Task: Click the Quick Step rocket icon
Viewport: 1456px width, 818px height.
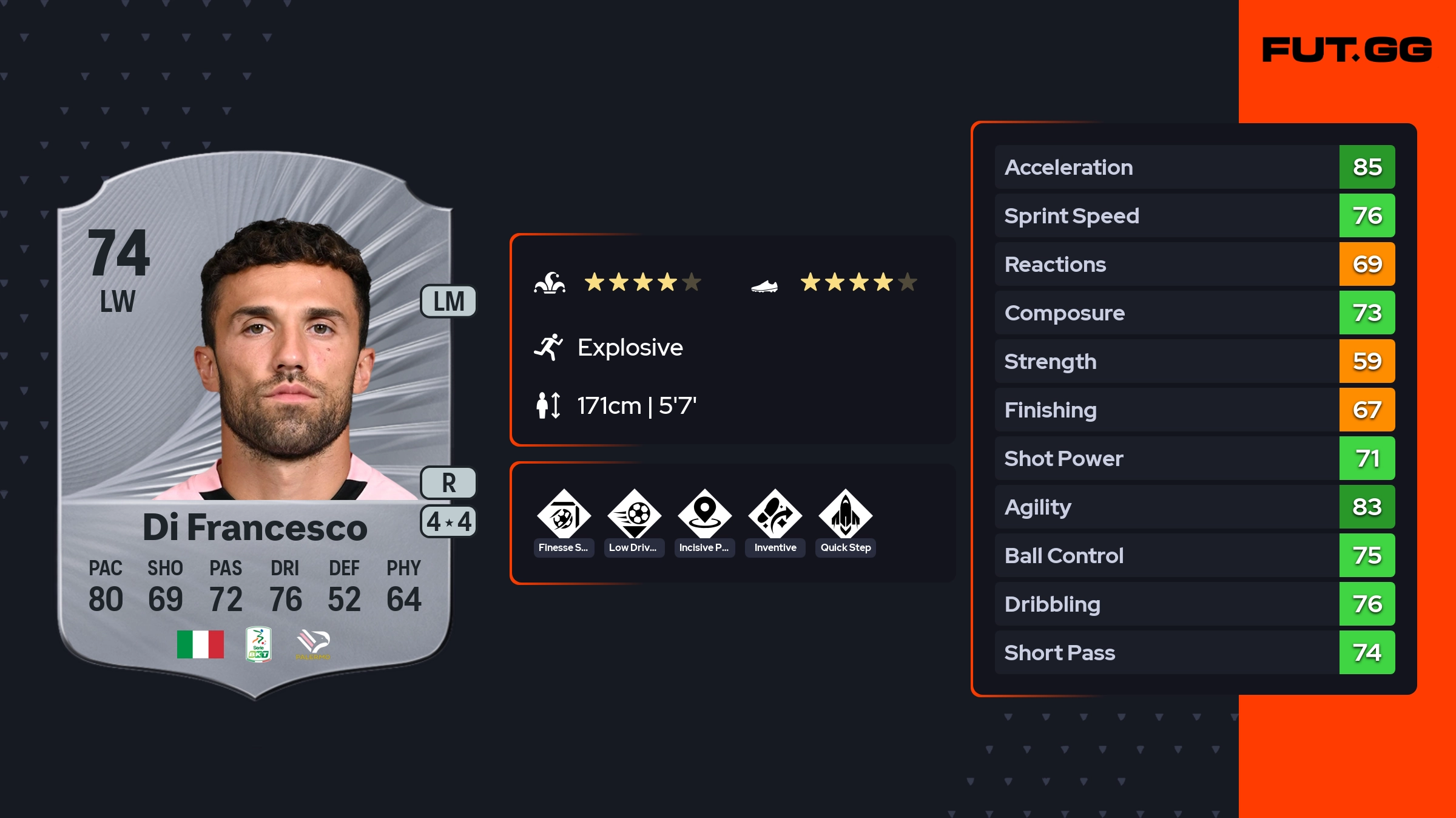Action: coord(845,515)
